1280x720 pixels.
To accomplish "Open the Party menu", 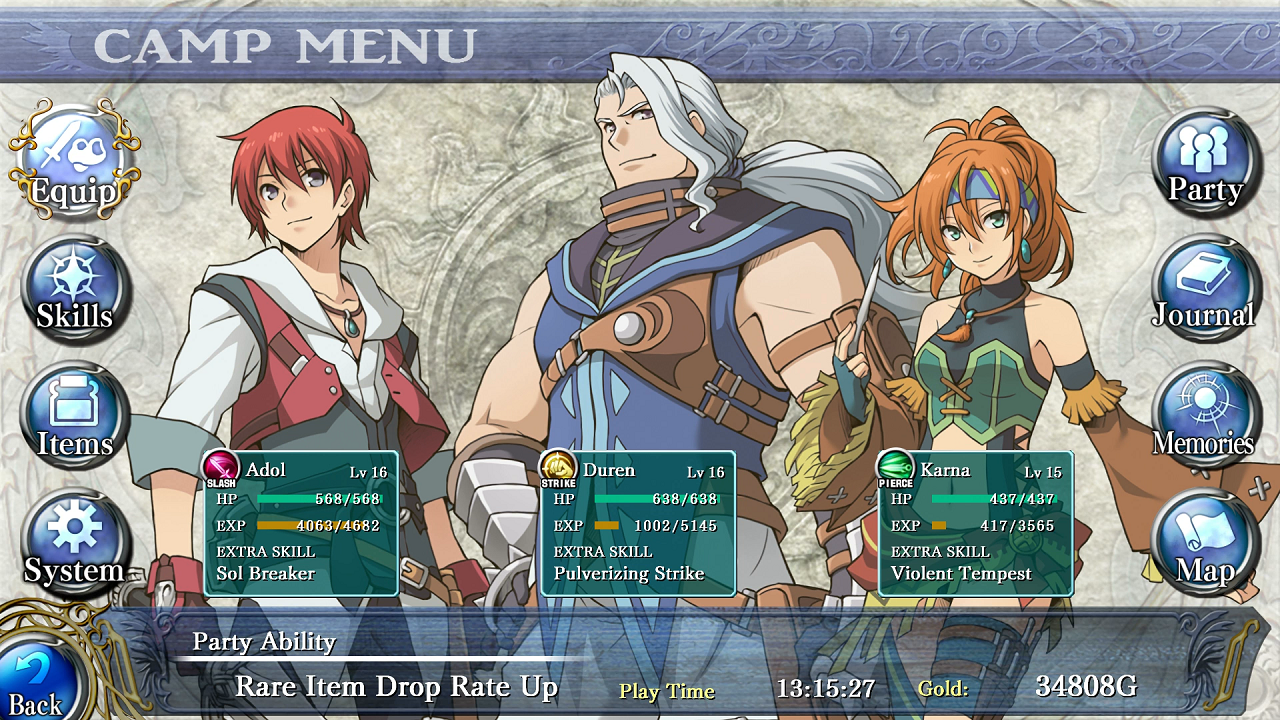I will 1206,162.
